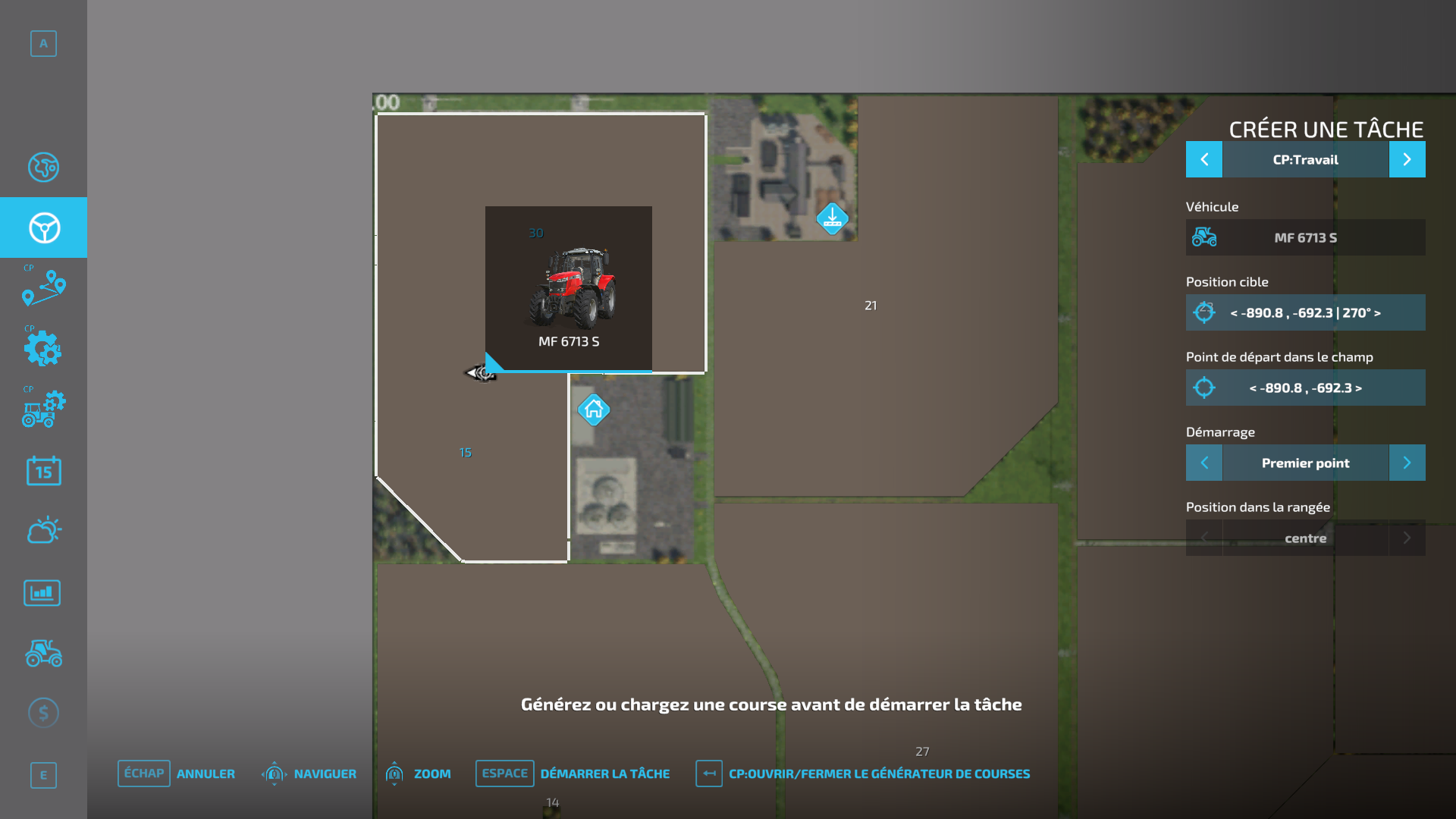Click the field download marker on field 21
This screenshot has height=819, width=1456.
tap(832, 218)
